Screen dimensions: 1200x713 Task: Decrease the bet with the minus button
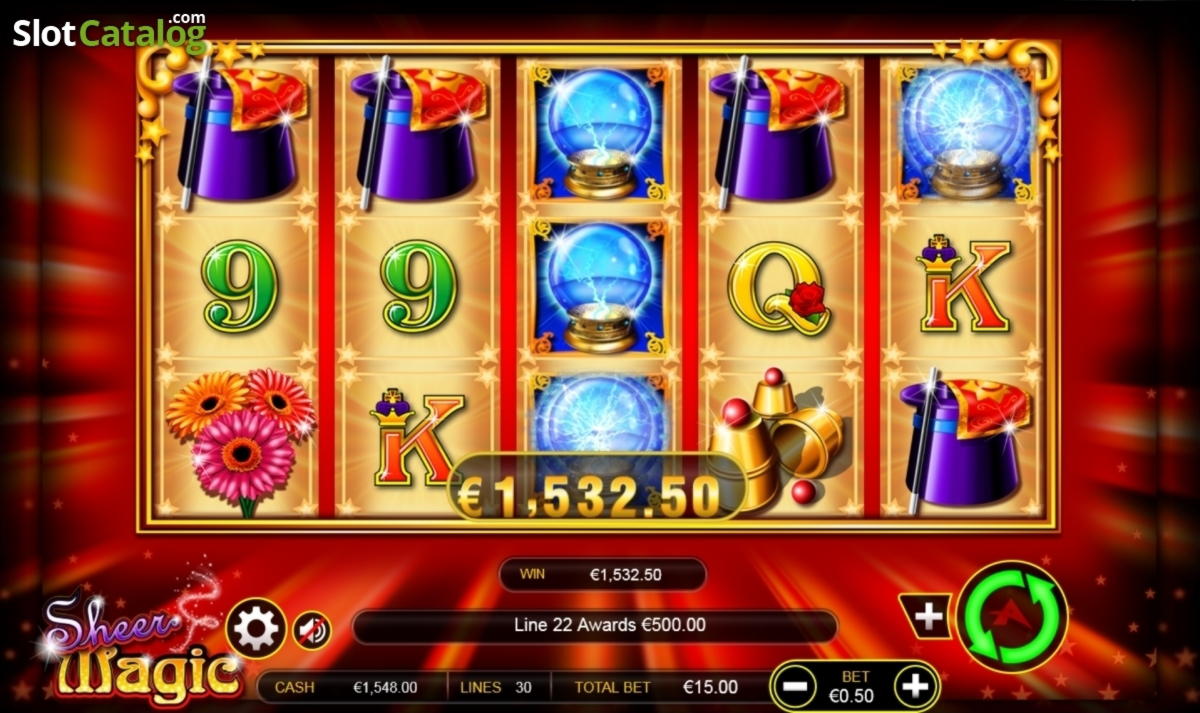797,687
